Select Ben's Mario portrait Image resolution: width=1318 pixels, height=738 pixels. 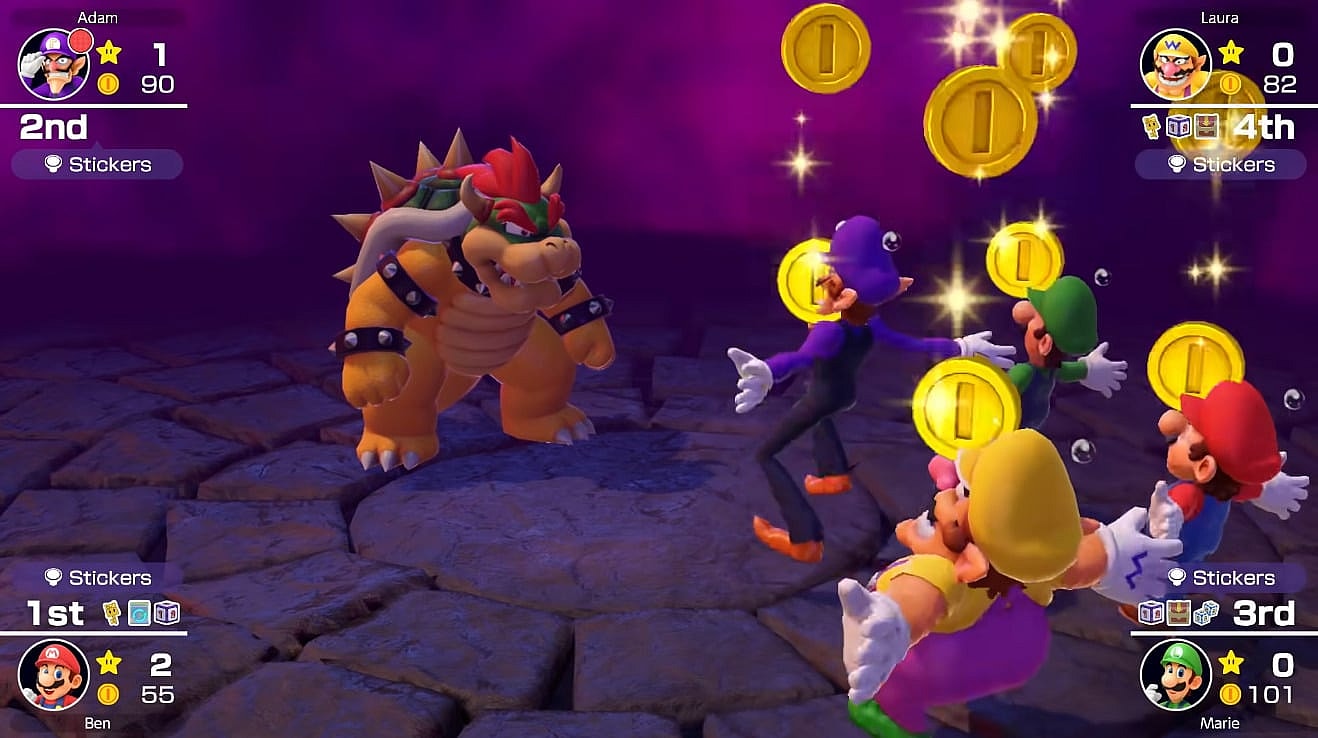click(x=54, y=674)
